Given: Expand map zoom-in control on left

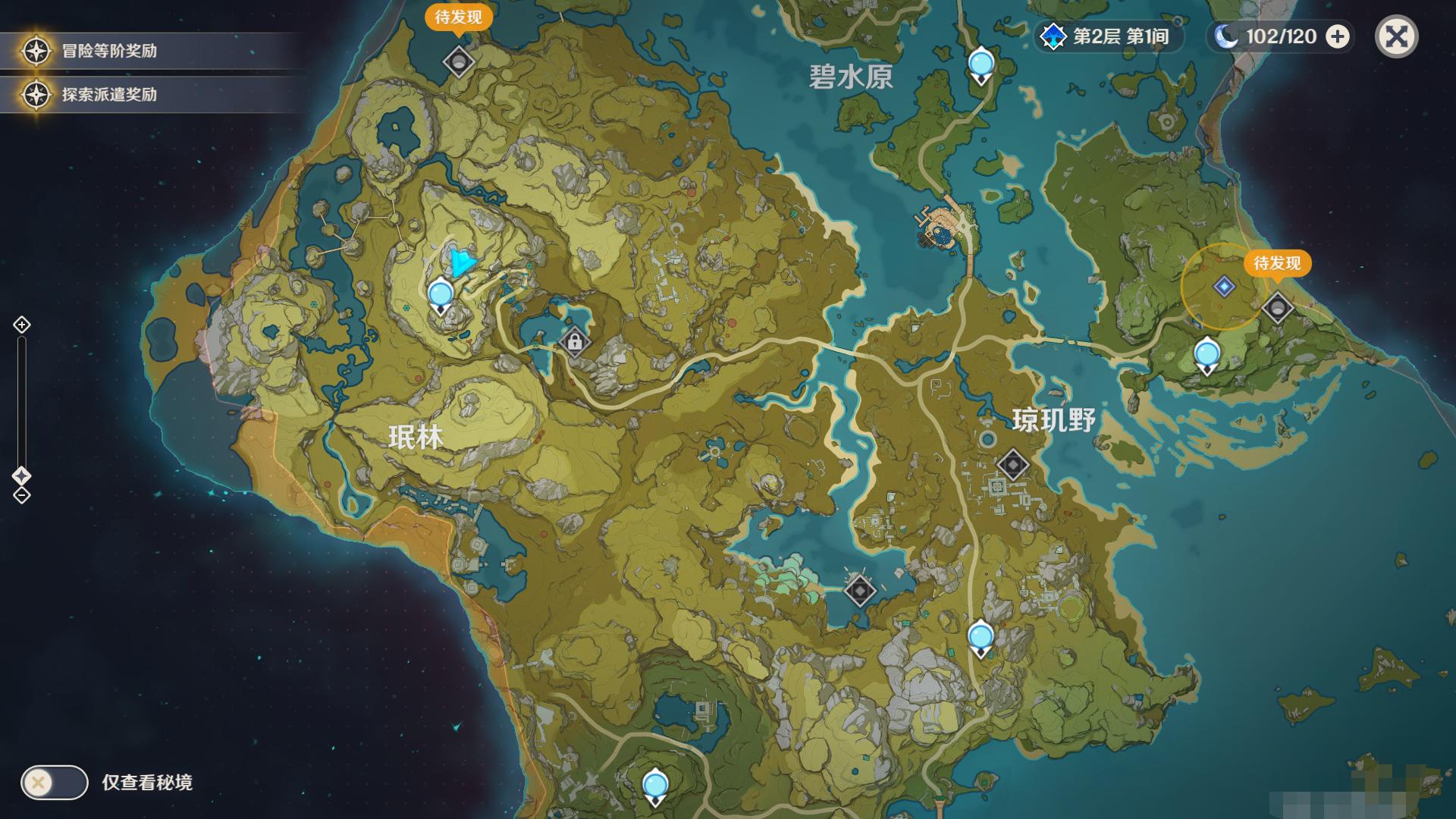Looking at the screenshot, I should (x=21, y=325).
